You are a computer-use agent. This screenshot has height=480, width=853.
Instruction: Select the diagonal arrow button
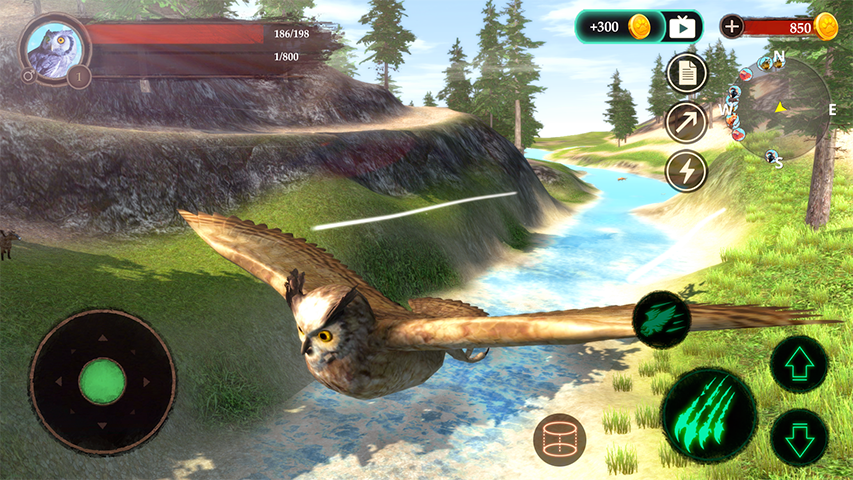pos(686,122)
